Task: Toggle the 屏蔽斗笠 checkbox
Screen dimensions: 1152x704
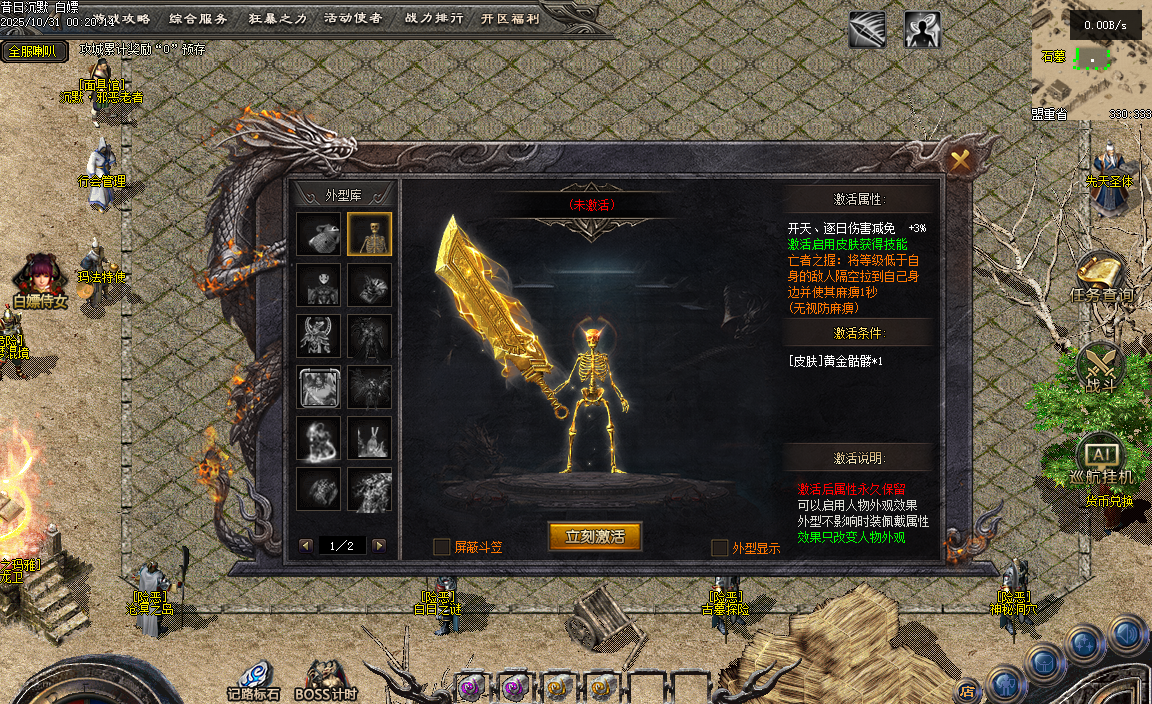Action: pyautogui.click(x=441, y=547)
